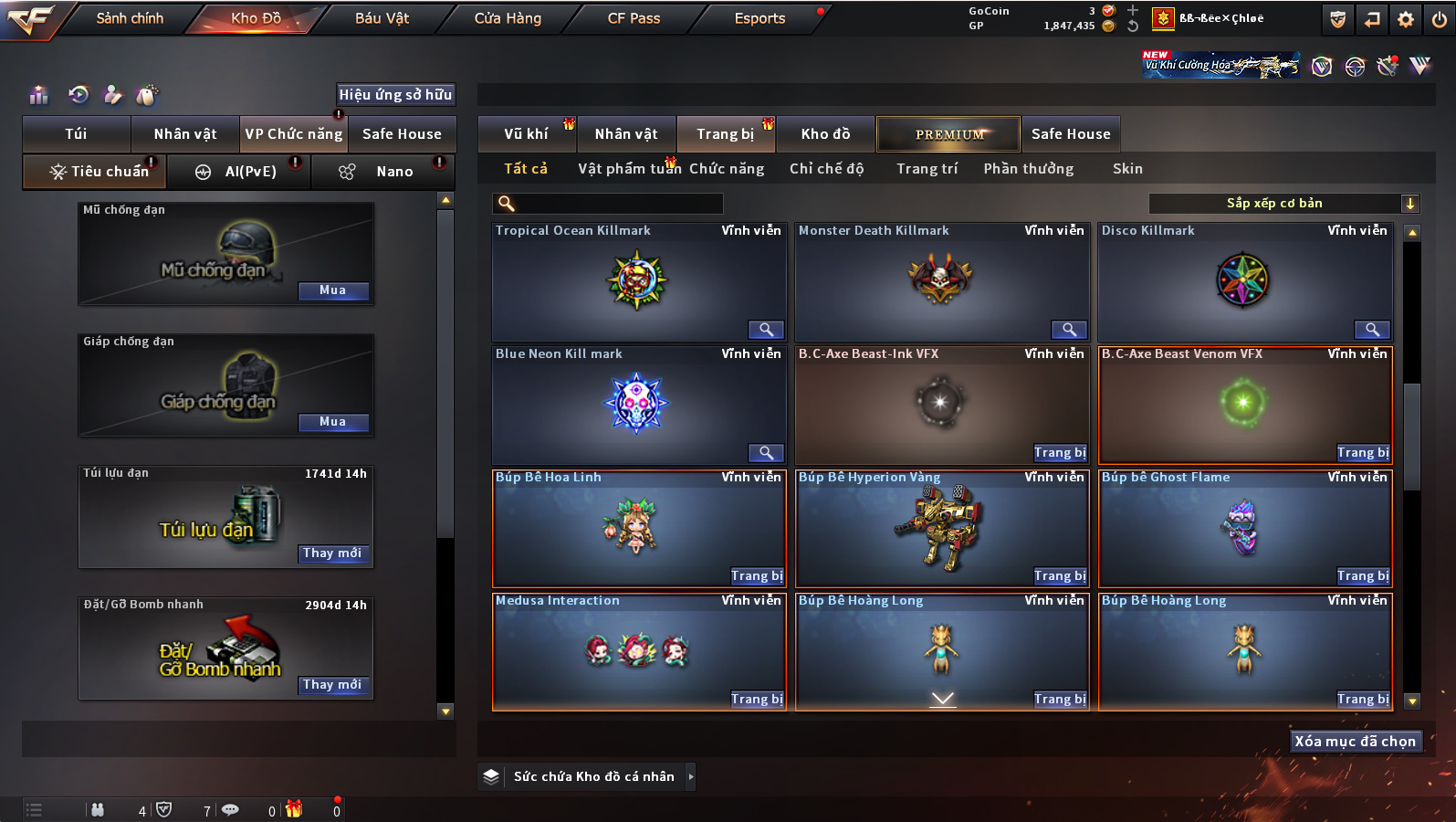
Task: Open the Sảnh chính lobby tab
Action: [x=130, y=18]
